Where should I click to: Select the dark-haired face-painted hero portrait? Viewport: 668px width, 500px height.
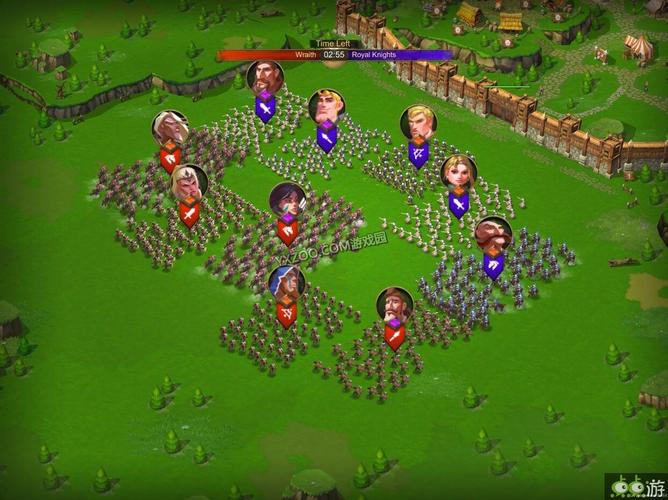pyautogui.click(x=288, y=201)
